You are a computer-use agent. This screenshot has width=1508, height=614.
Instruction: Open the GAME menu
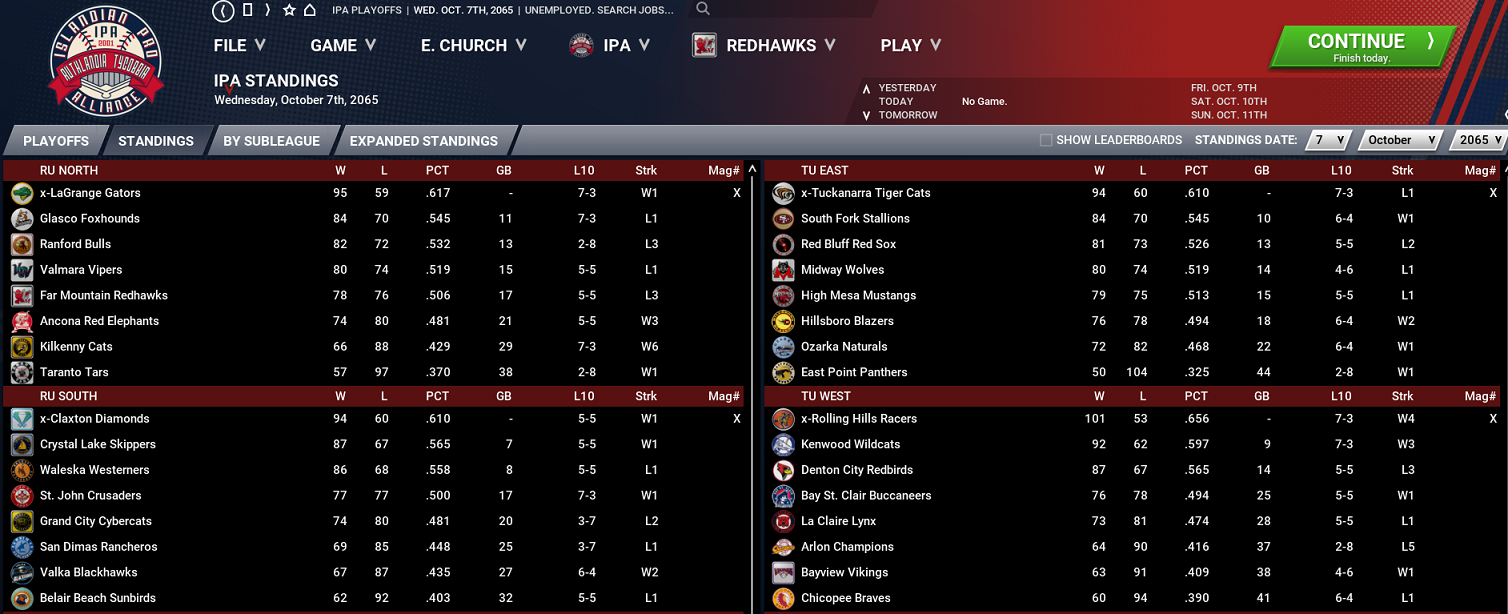(x=343, y=45)
